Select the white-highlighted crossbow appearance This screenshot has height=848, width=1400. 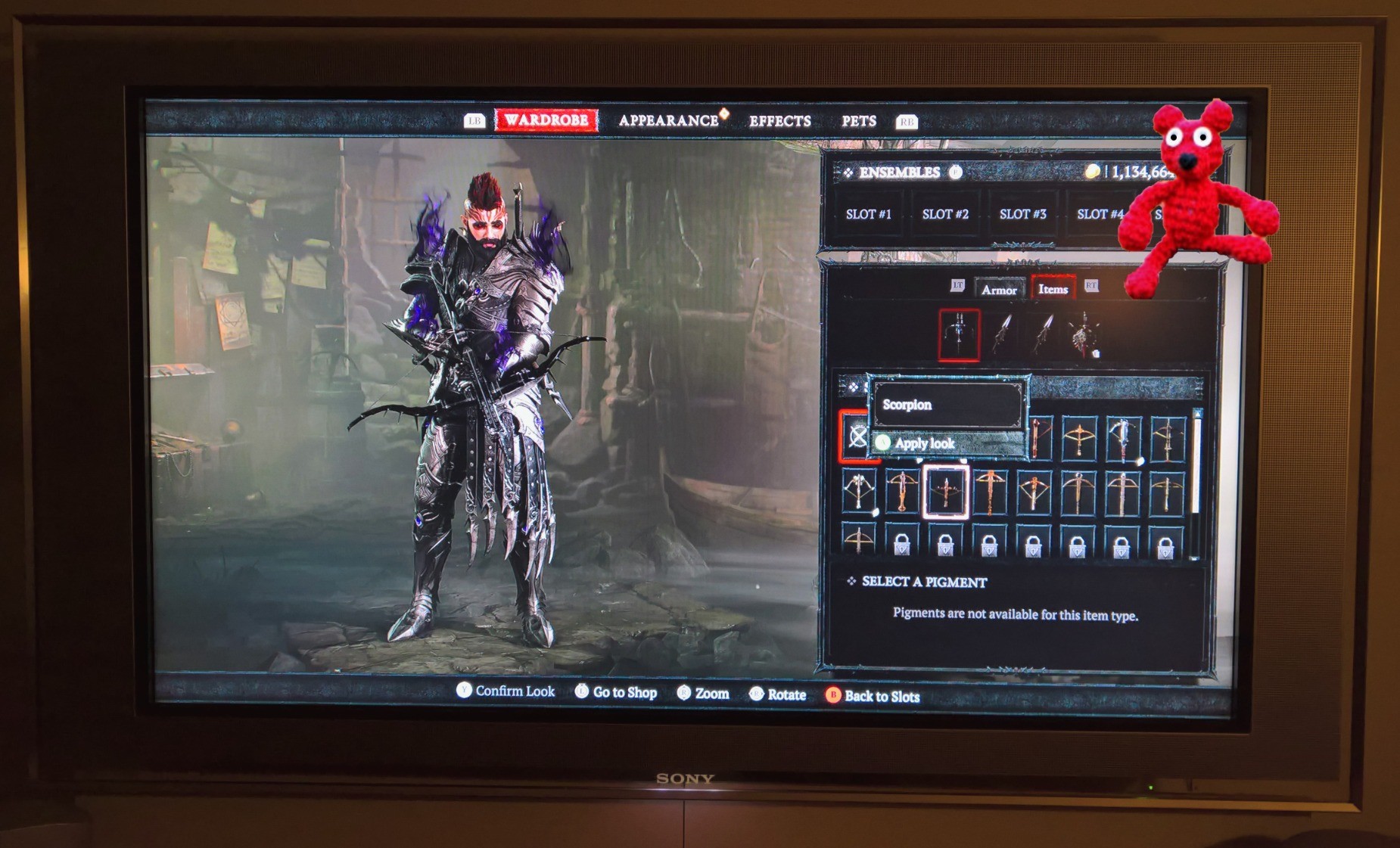point(945,492)
